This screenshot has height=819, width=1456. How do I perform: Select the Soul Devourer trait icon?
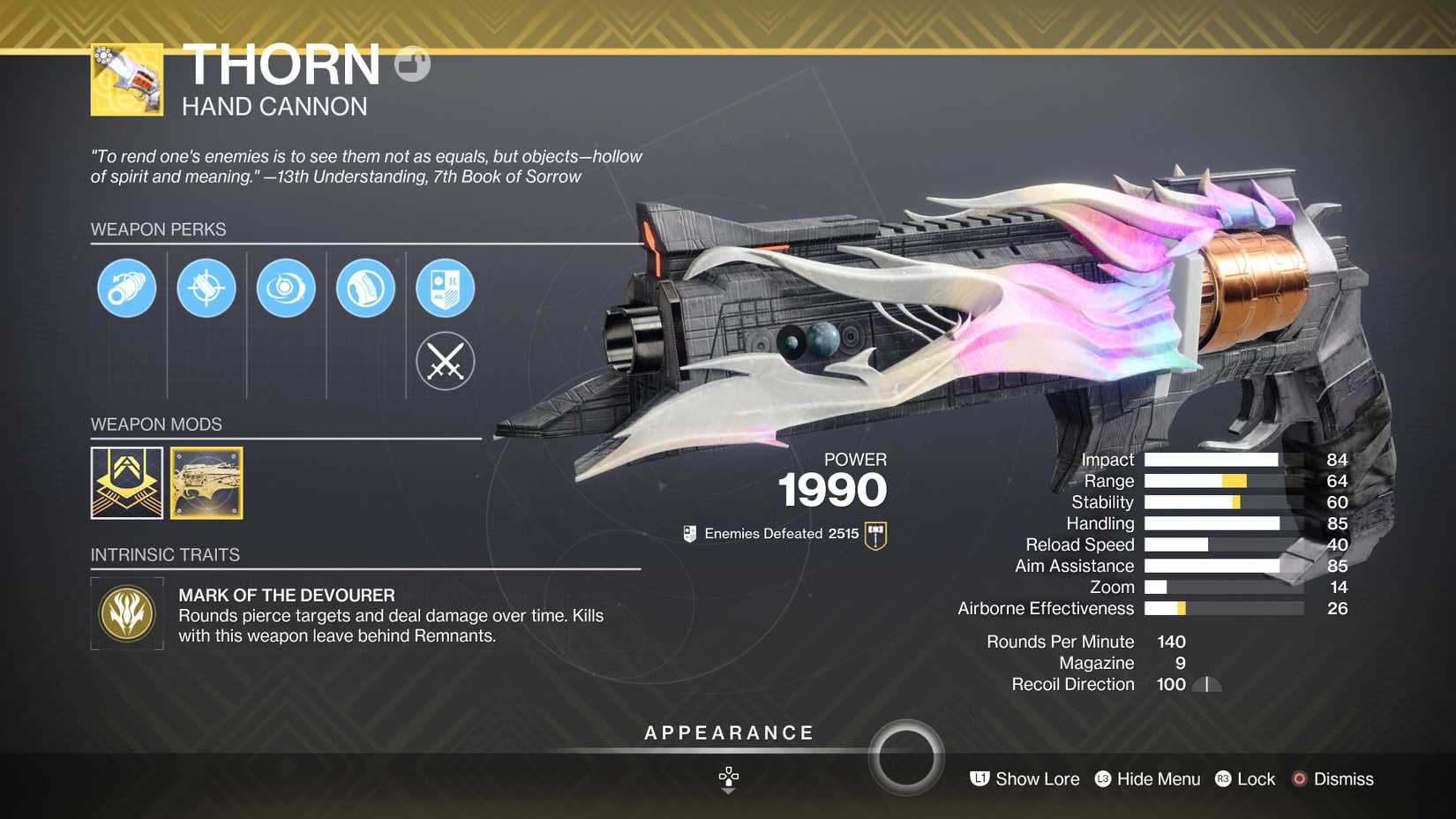[x=285, y=289]
